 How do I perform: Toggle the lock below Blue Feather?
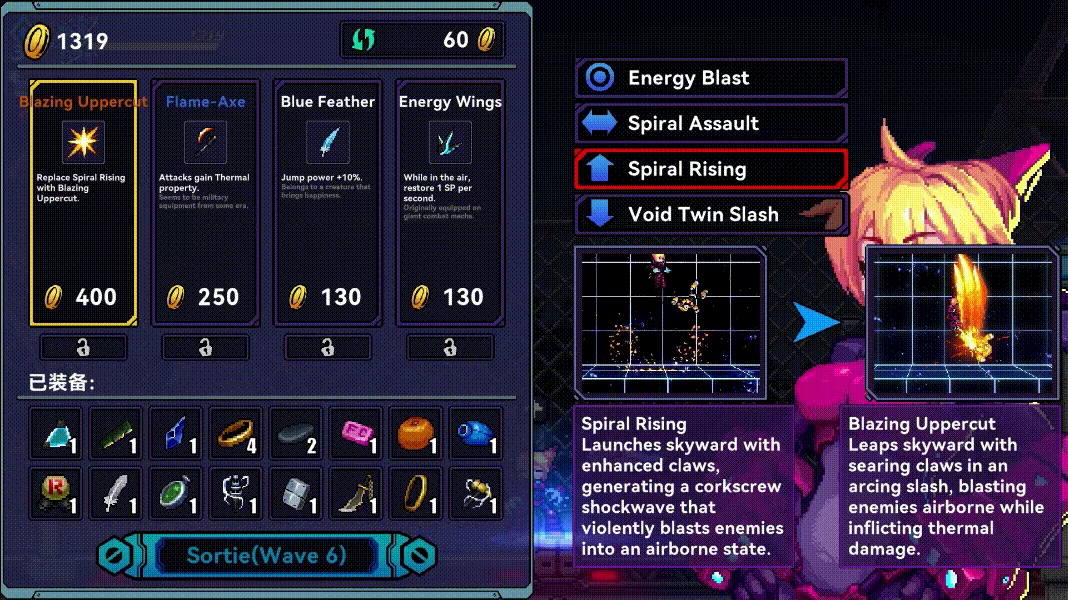click(327, 347)
